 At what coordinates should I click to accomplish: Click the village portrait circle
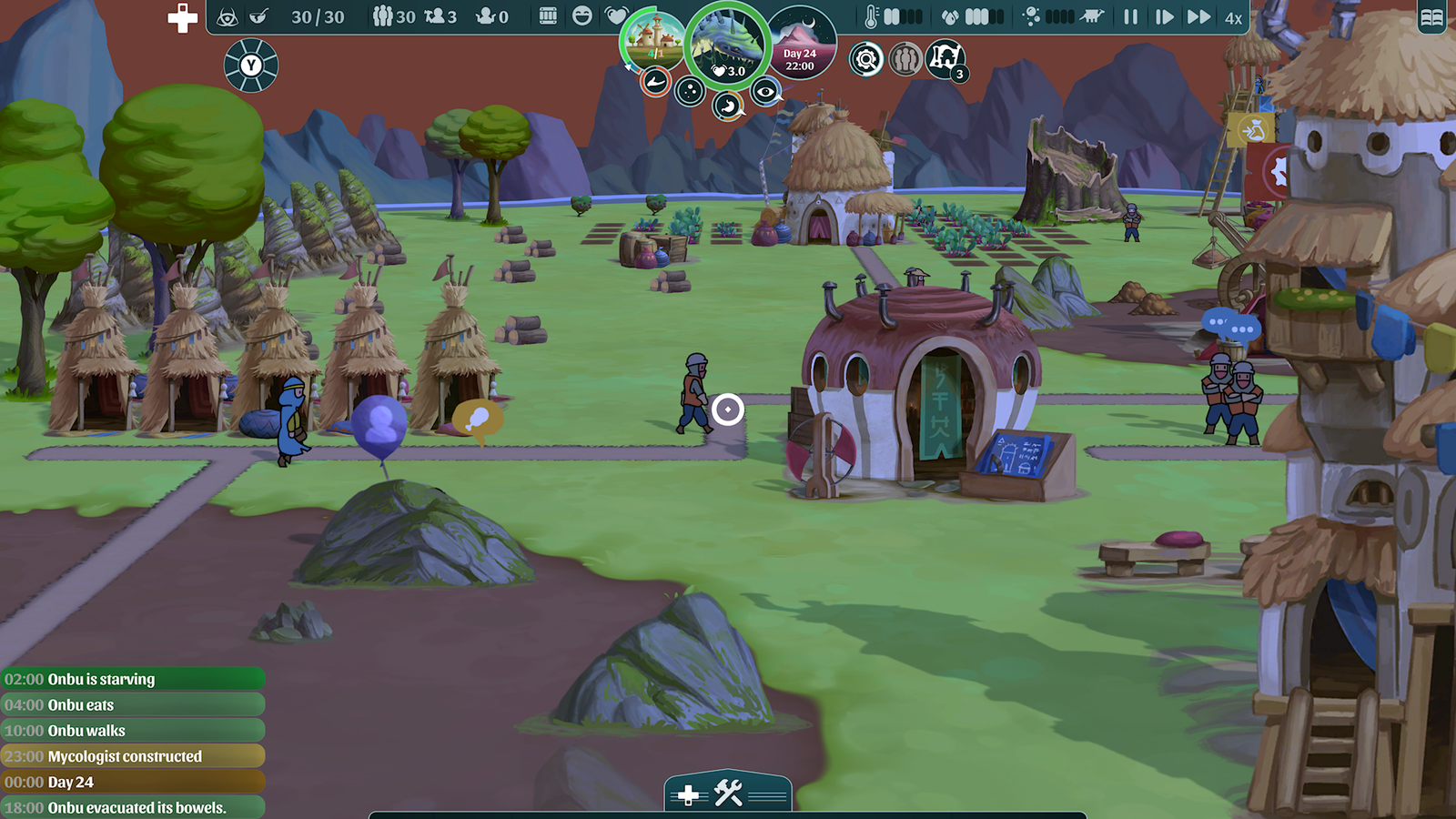point(652,39)
